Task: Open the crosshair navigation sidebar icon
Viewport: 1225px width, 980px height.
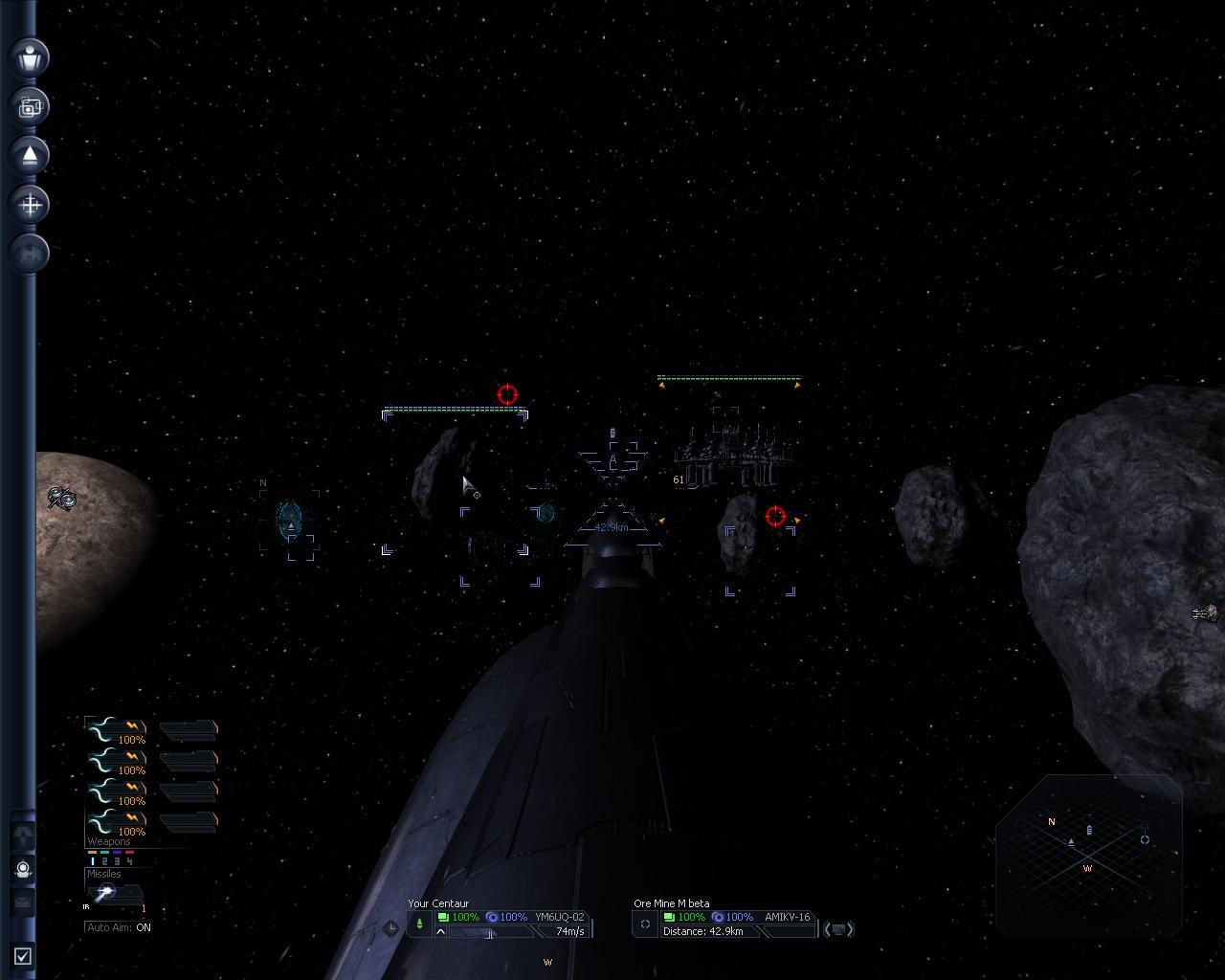Action: pos(30,204)
